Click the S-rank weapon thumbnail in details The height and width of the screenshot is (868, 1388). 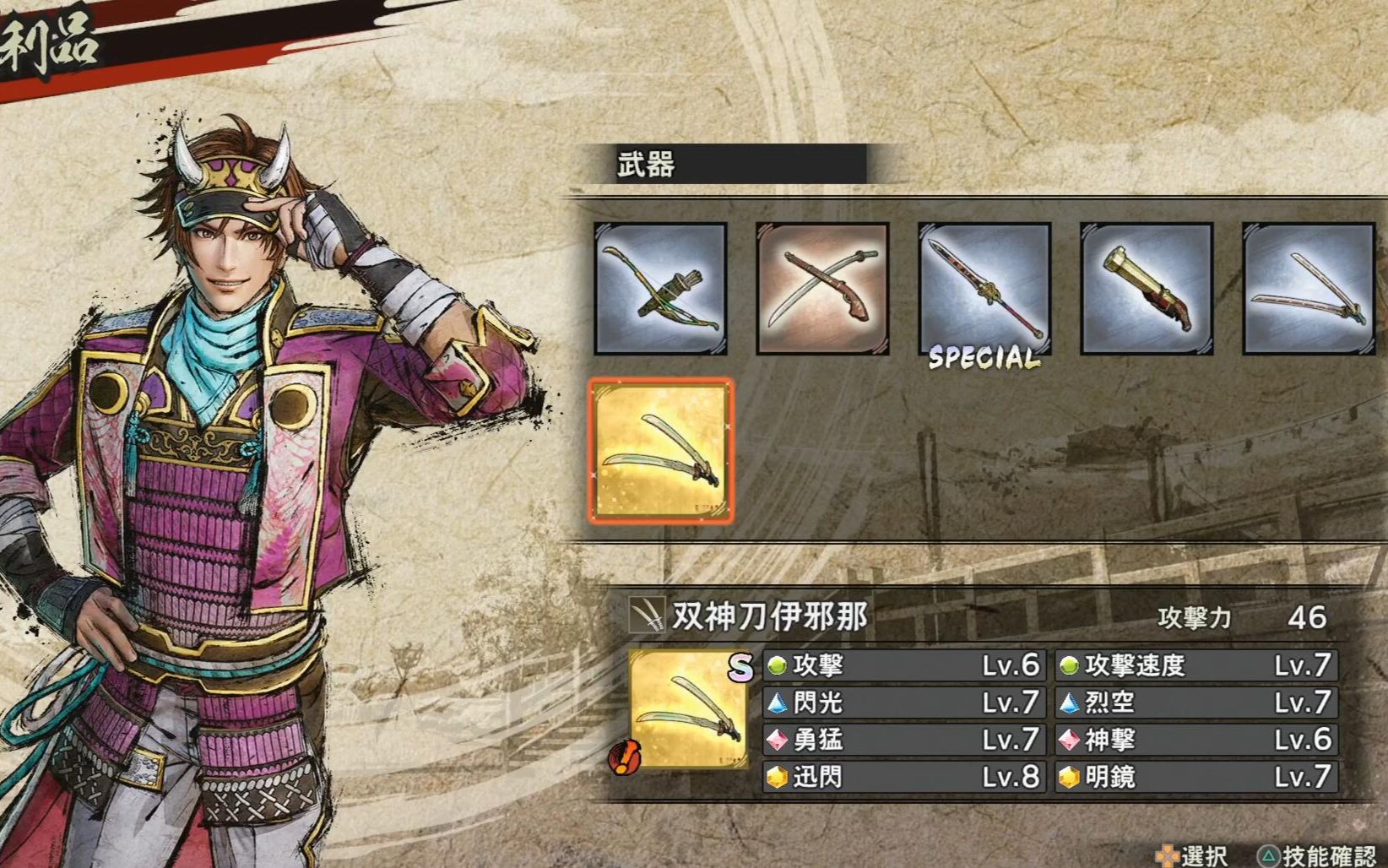pyautogui.click(x=688, y=709)
